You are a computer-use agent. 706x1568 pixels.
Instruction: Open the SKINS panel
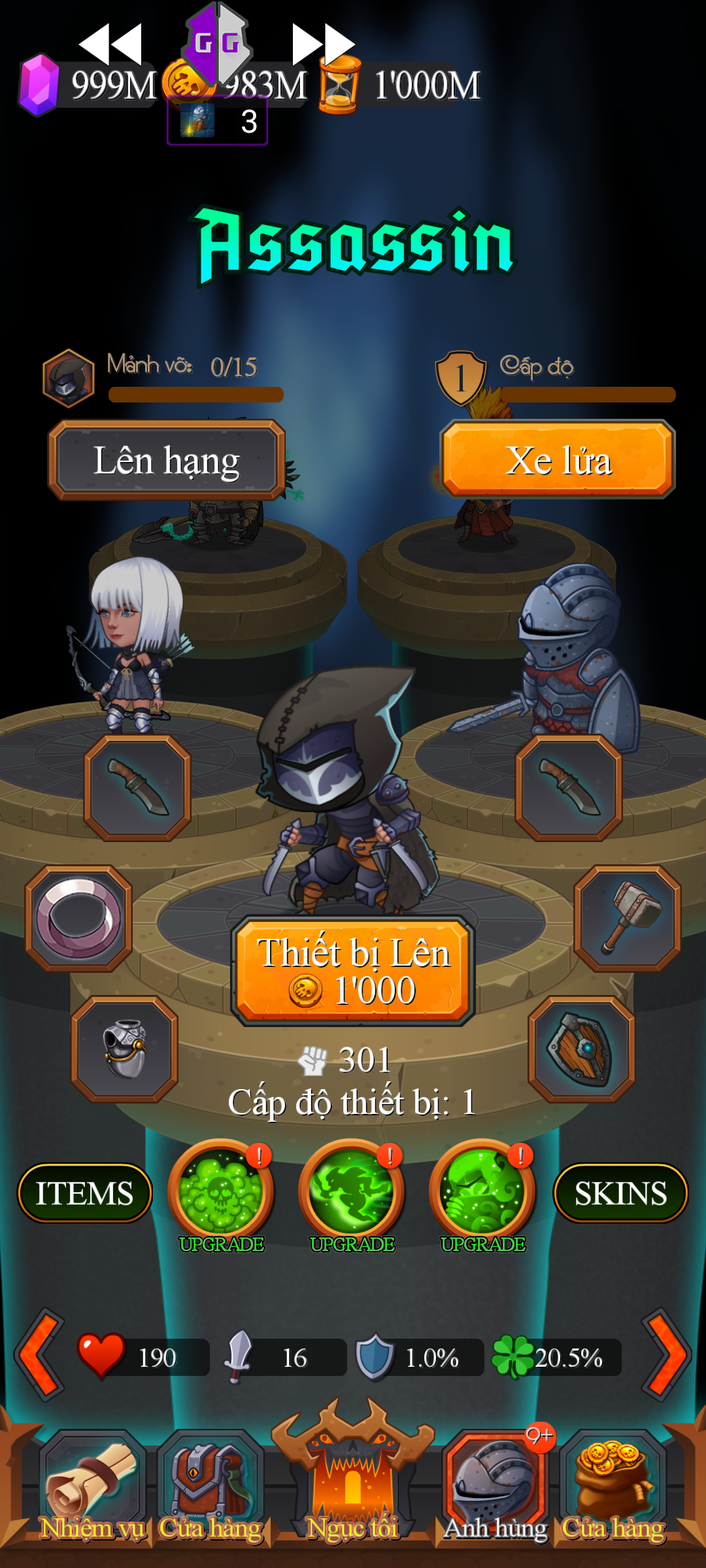[620, 1193]
